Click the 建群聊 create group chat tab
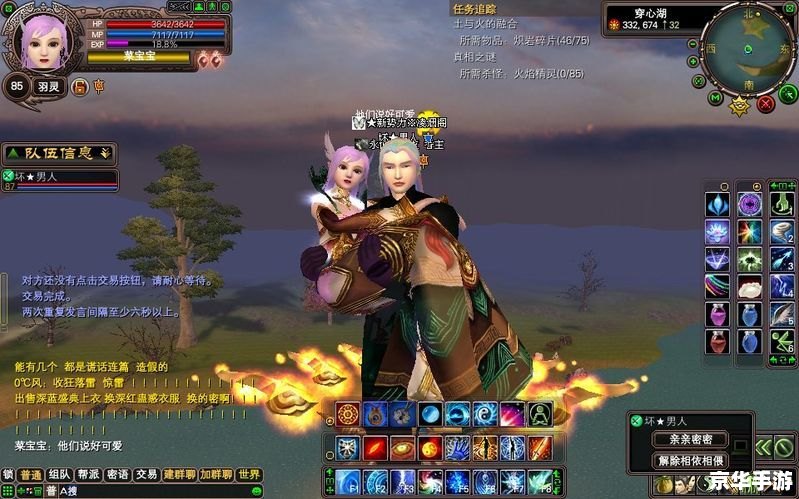Viewport: 799px width, 499px height. pyautogui.click(x=180, y=474)
